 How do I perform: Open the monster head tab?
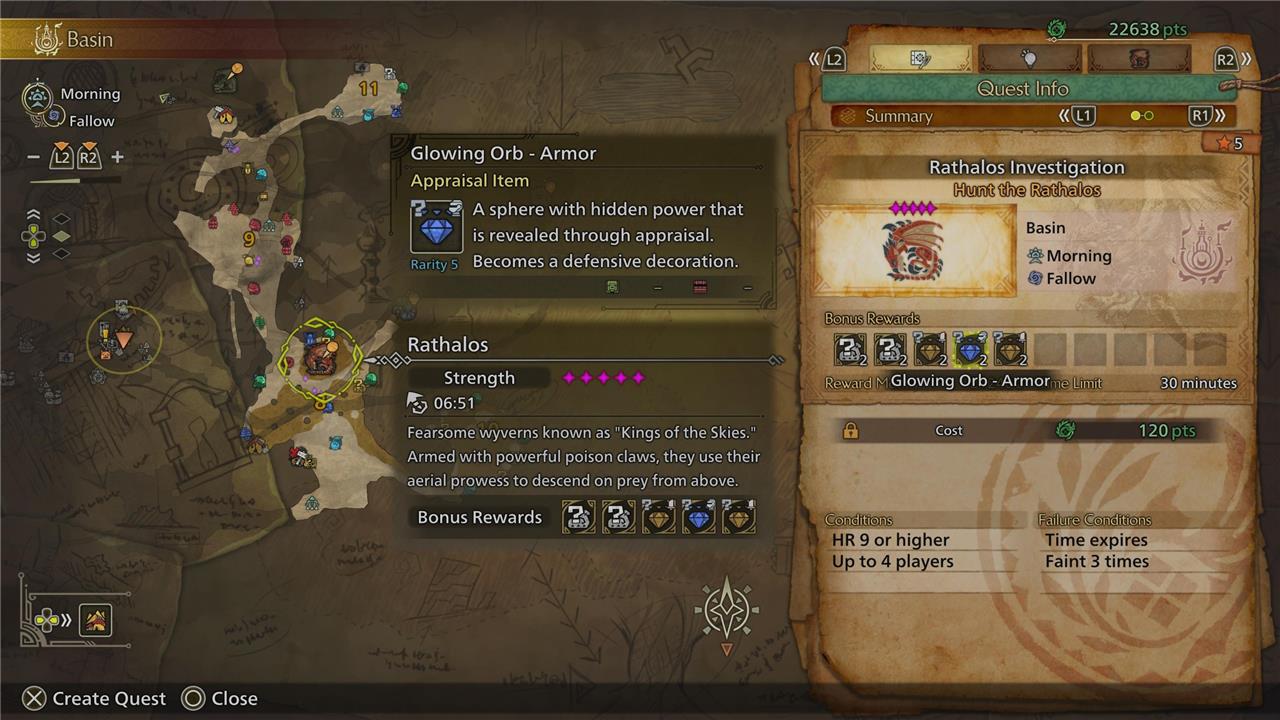(1138, 59)
